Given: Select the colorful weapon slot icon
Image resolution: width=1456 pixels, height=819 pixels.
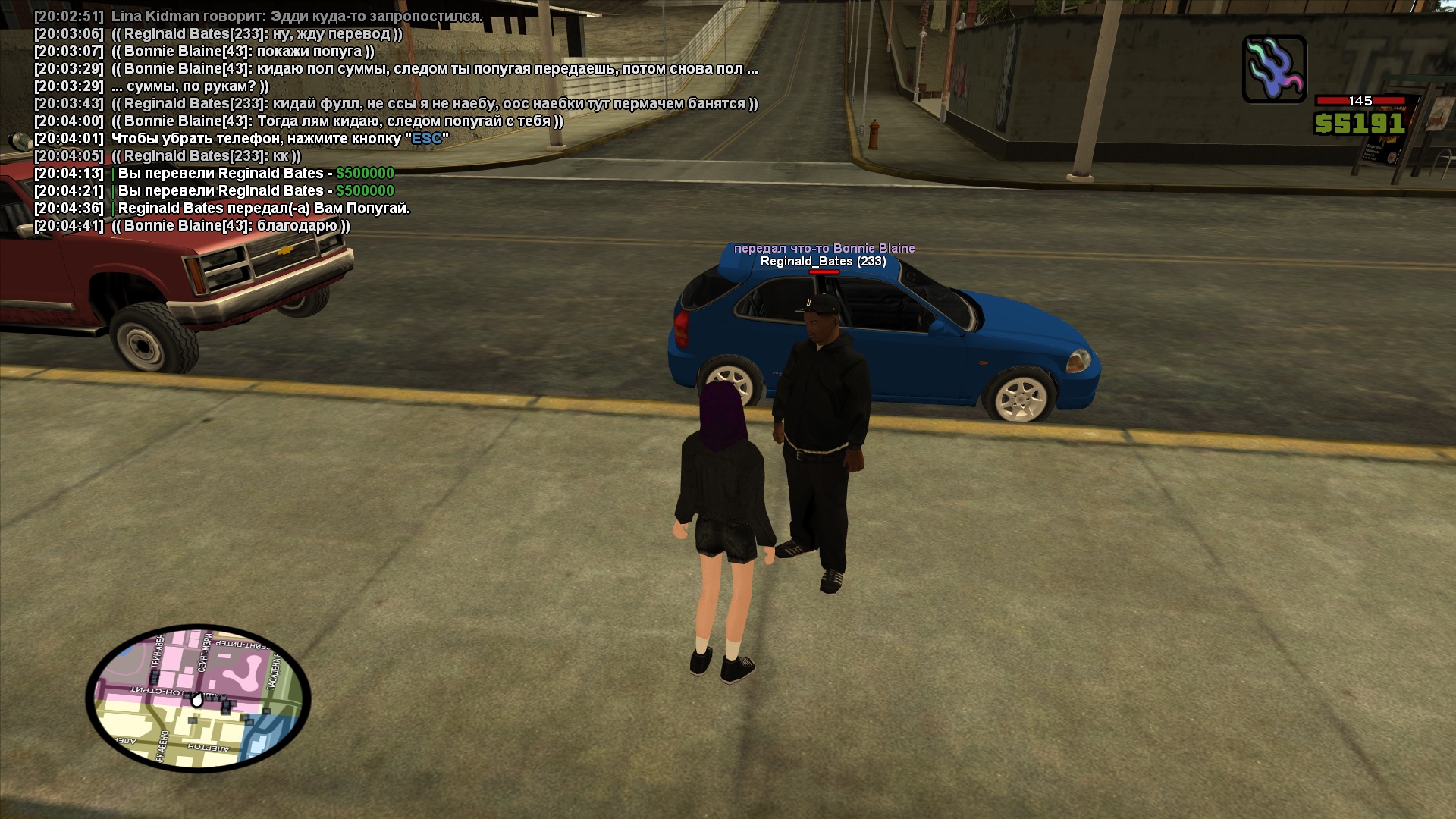Looking at the screenshot, I should [x=1274, y=69].
